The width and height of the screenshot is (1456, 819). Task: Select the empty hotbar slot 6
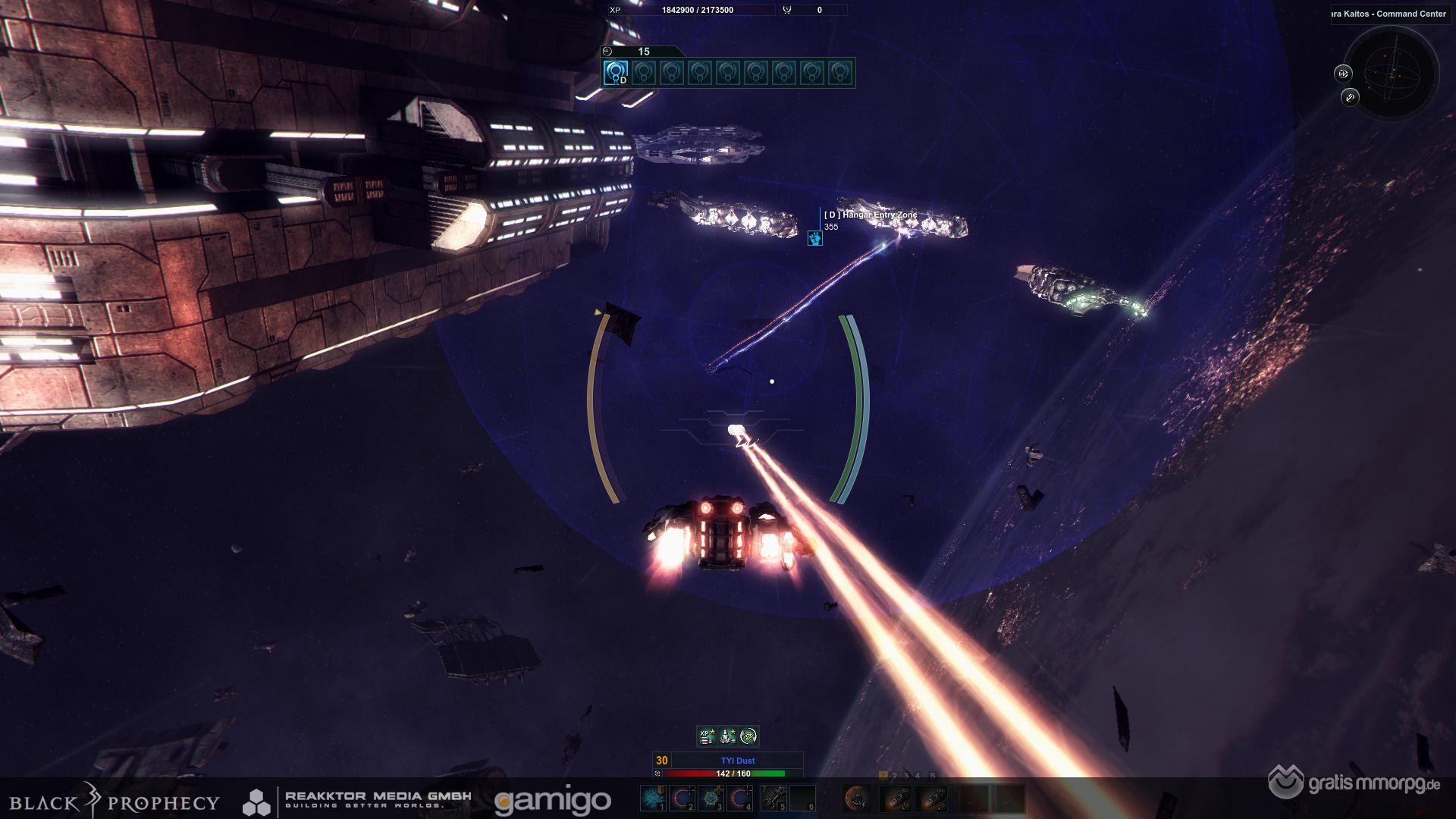click(x=802, y=798)
